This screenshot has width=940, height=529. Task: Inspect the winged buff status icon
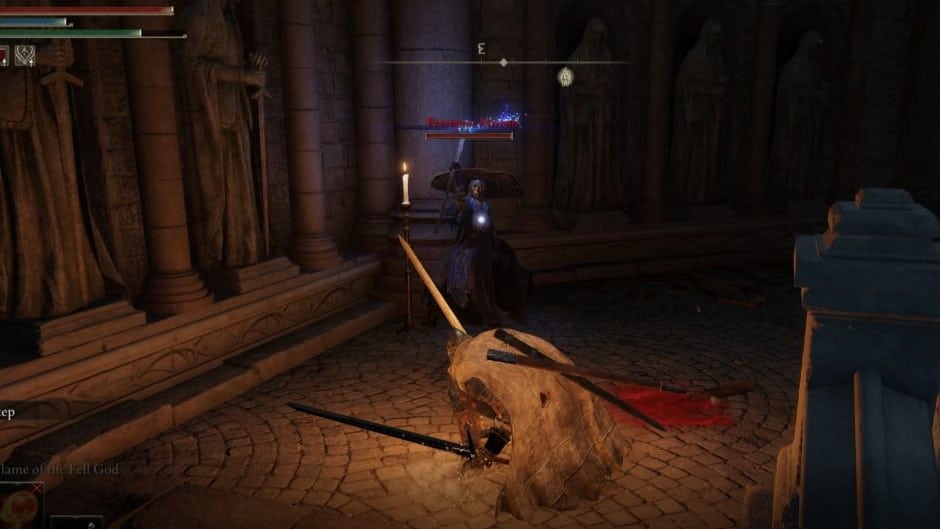[x=26, y=57]
